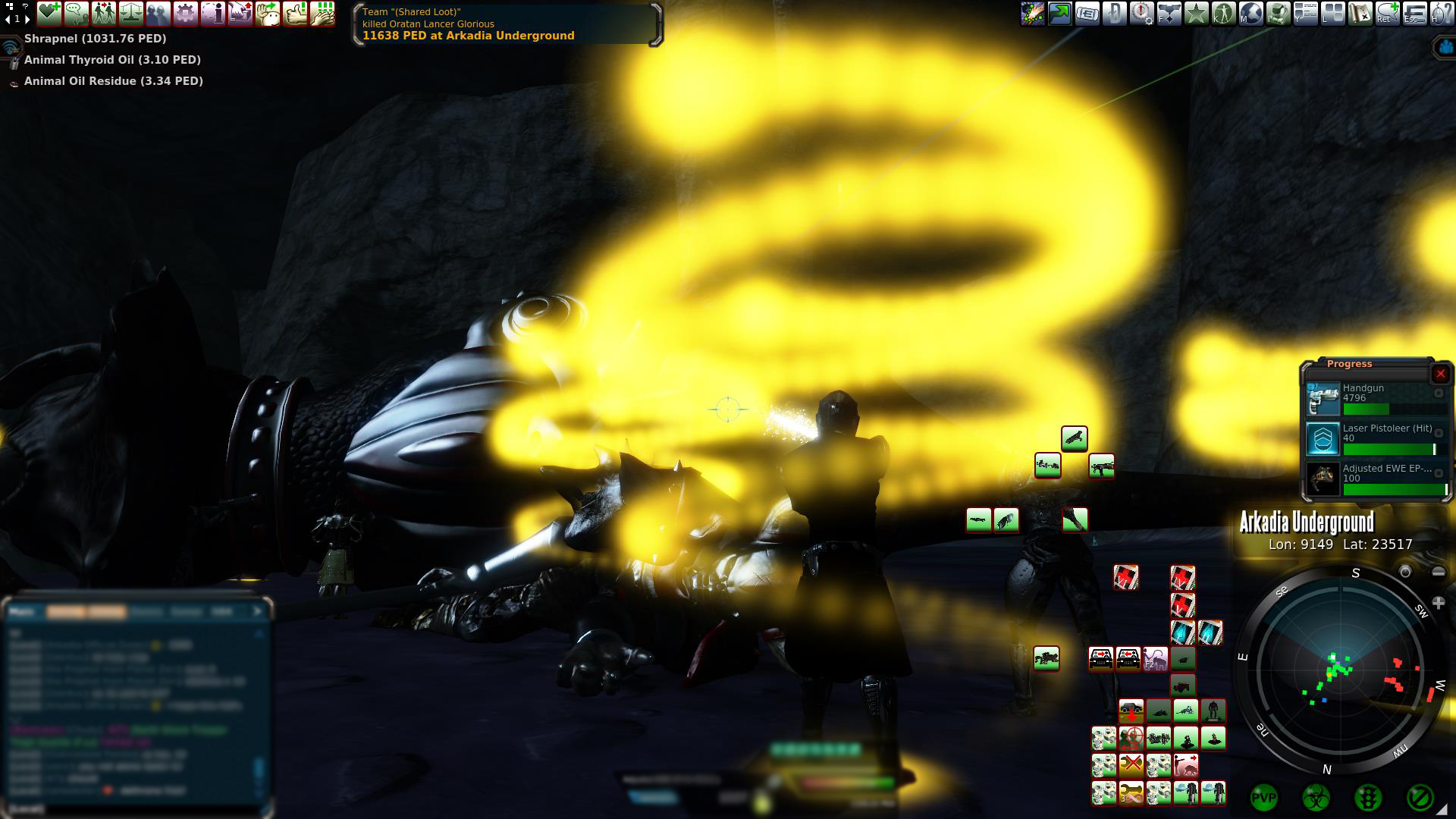The image size is (1456, 819).
Task: Zoom in the radar with plus button
Action: tap(1438, 603)
